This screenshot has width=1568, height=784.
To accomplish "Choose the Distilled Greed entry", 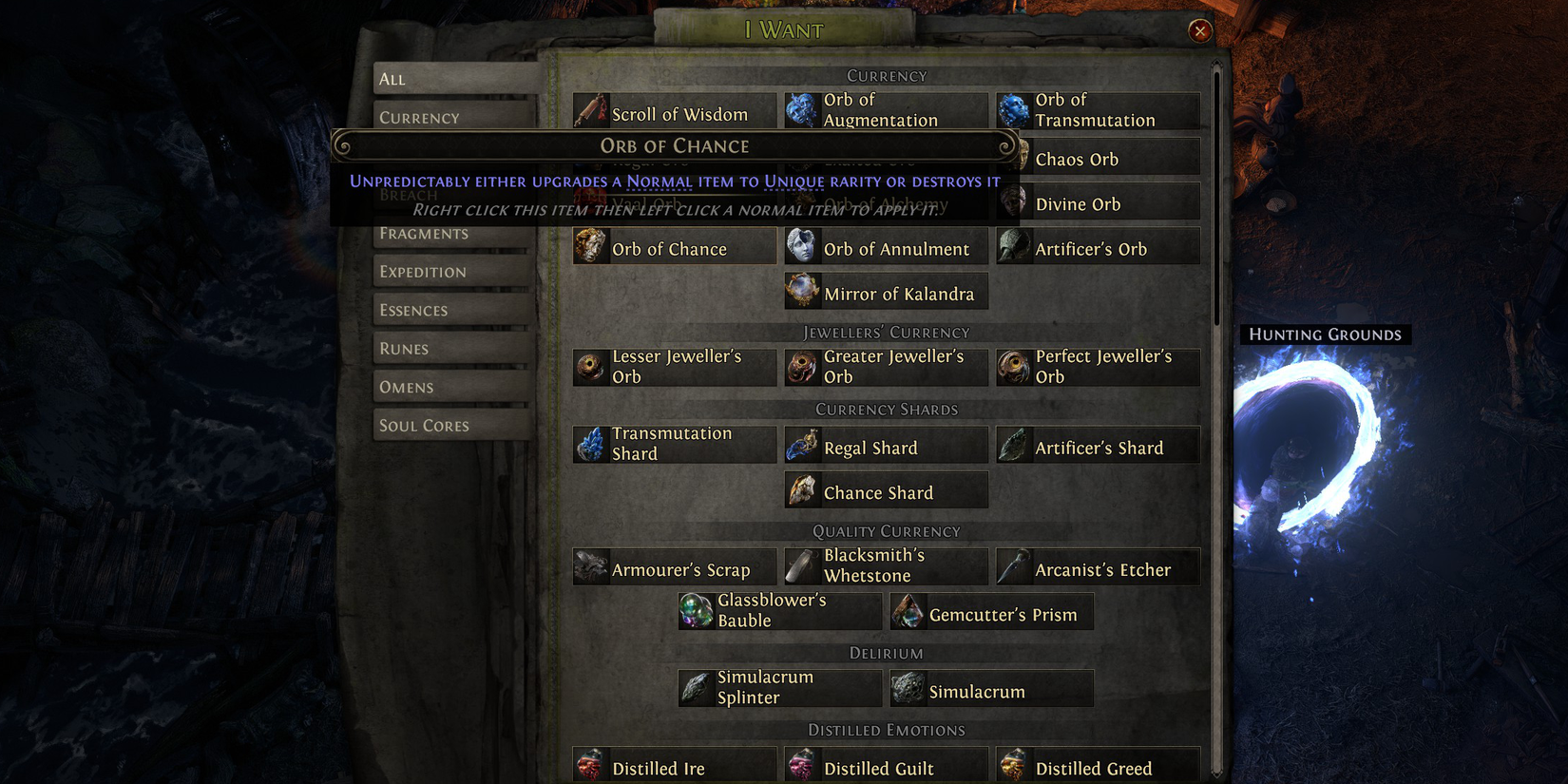I will (1093, 768).
